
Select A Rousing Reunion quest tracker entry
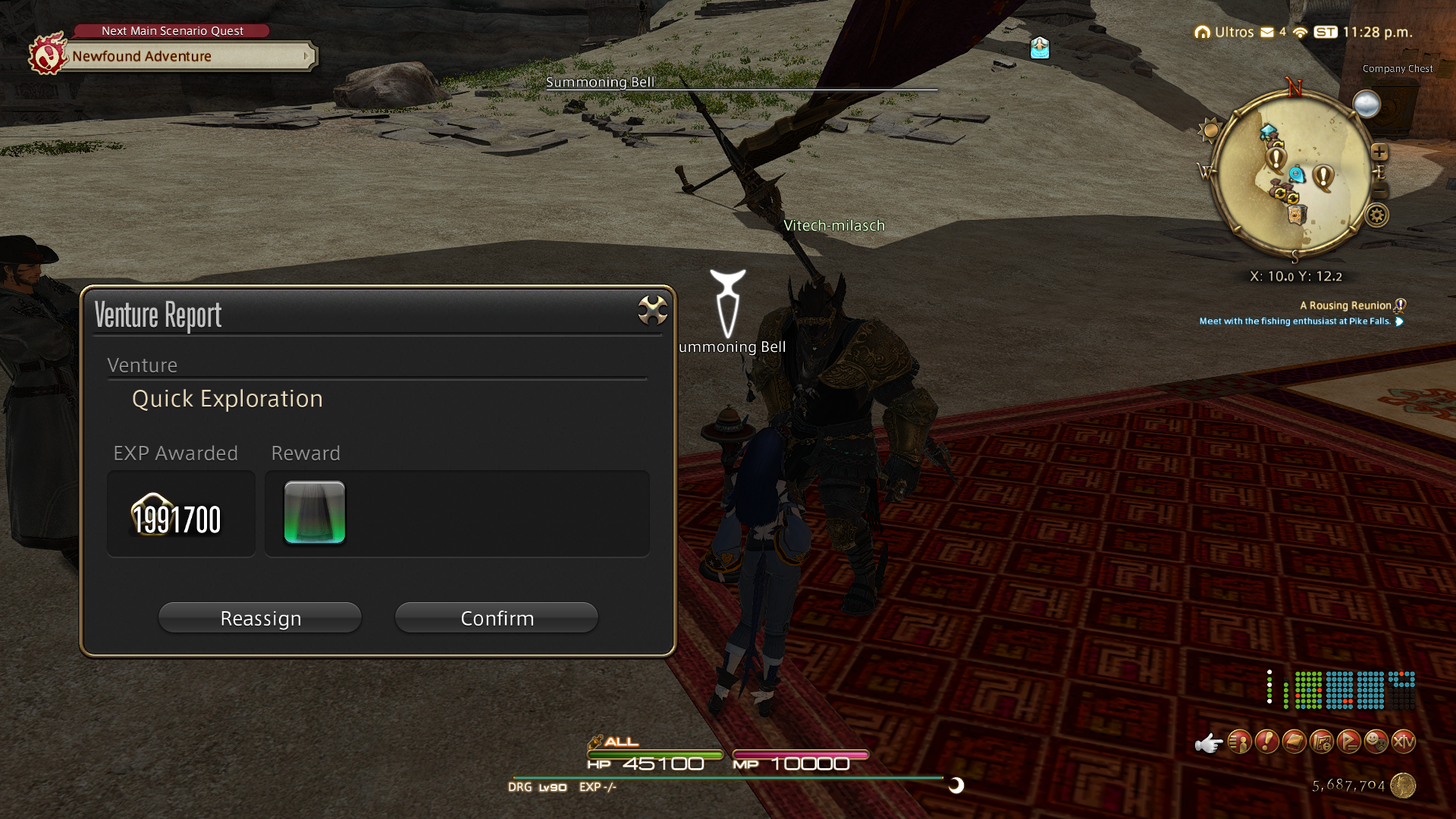pyautogui.click(x=1345, y=306)
